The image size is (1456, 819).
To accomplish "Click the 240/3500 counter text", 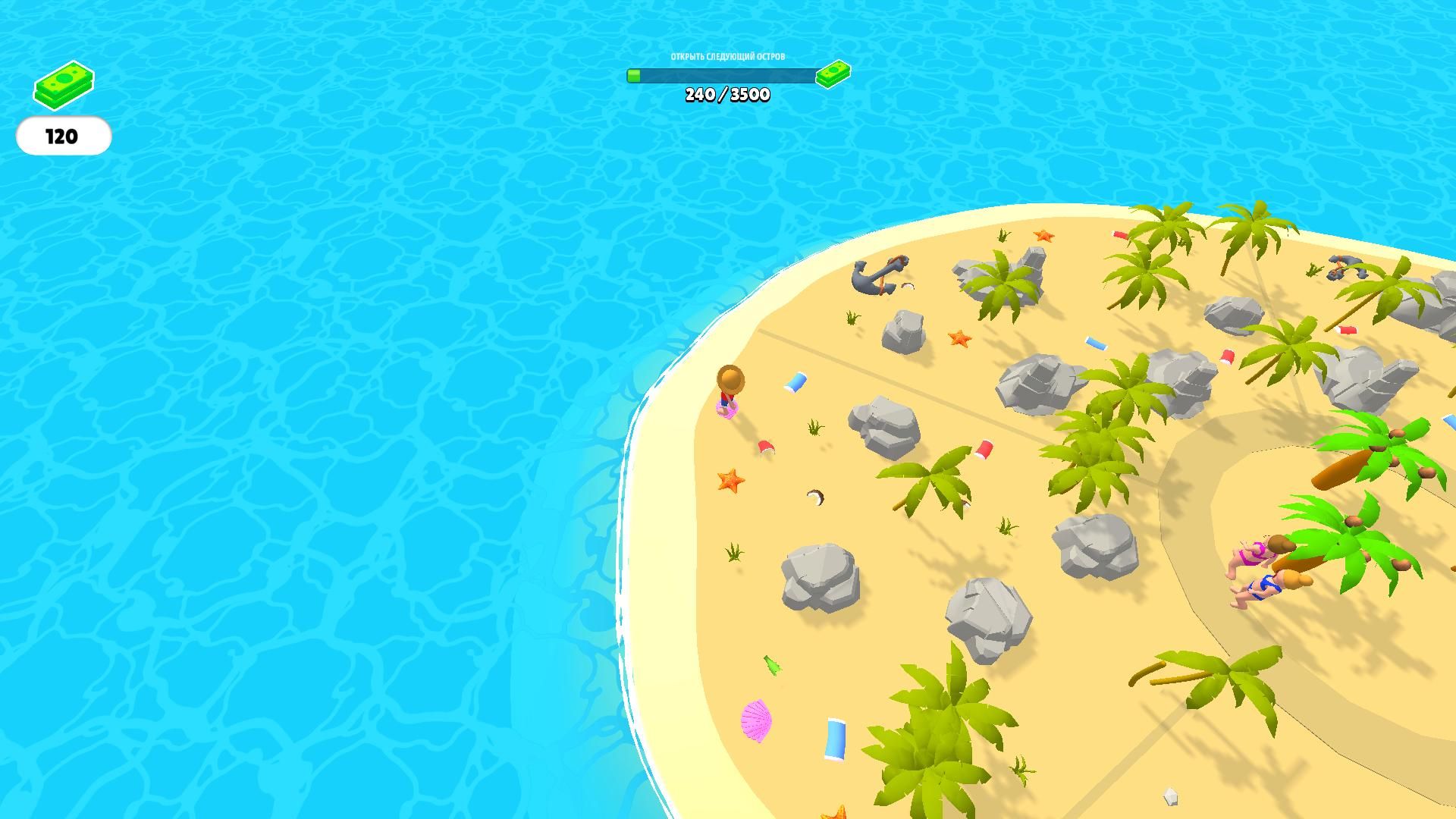I will pos(728,95).
